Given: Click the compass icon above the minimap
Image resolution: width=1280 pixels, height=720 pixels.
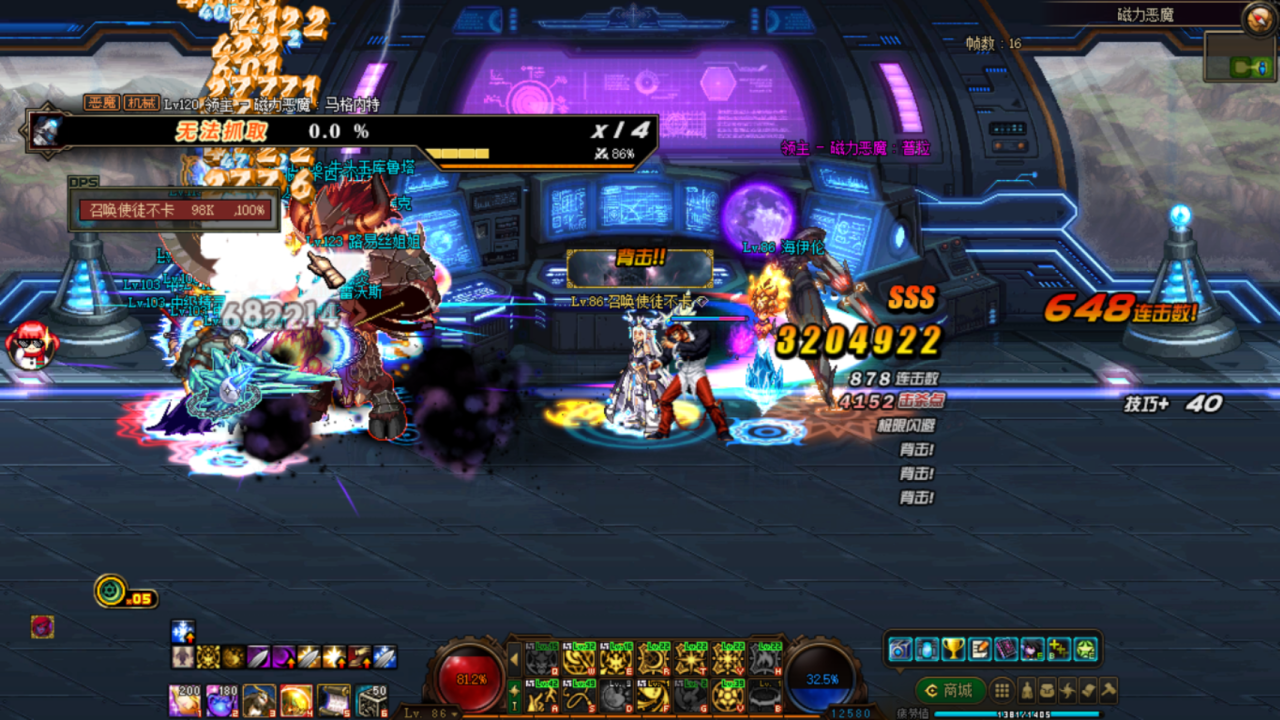Looking at the screenshot, I should (x=1257, y=17).
